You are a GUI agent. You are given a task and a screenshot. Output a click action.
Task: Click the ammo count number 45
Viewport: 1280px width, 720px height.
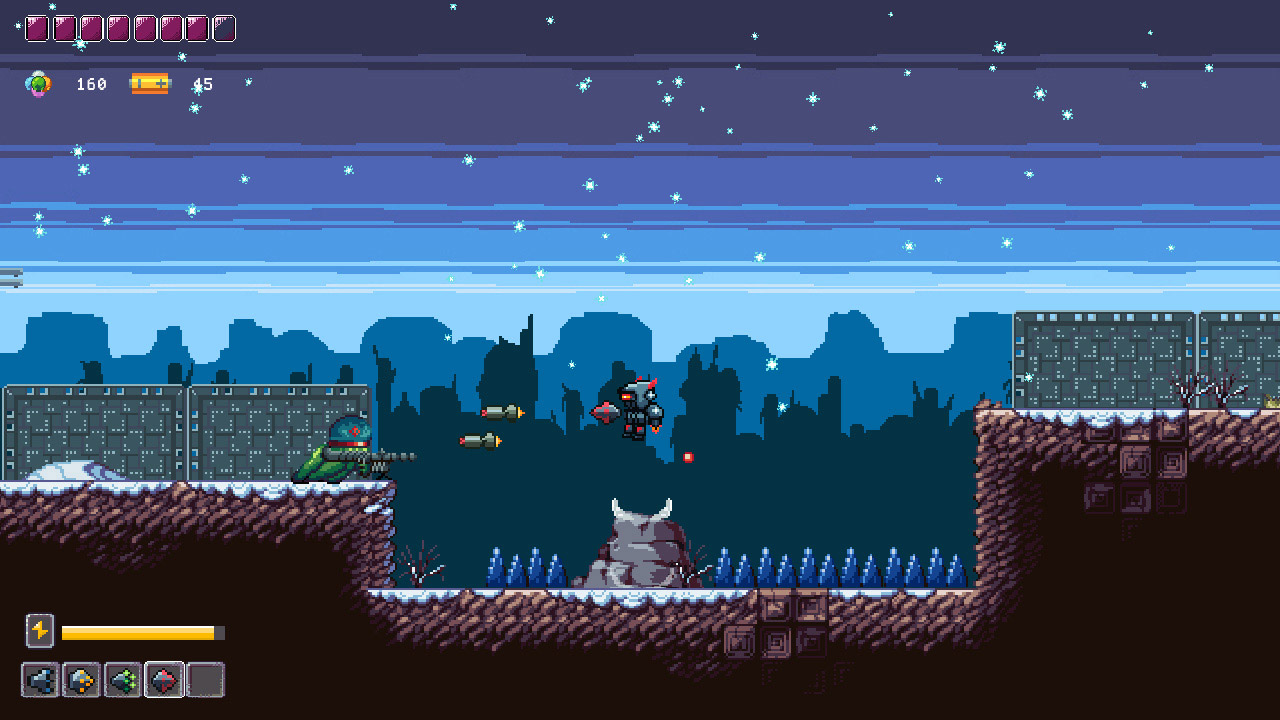click(204, 84)
